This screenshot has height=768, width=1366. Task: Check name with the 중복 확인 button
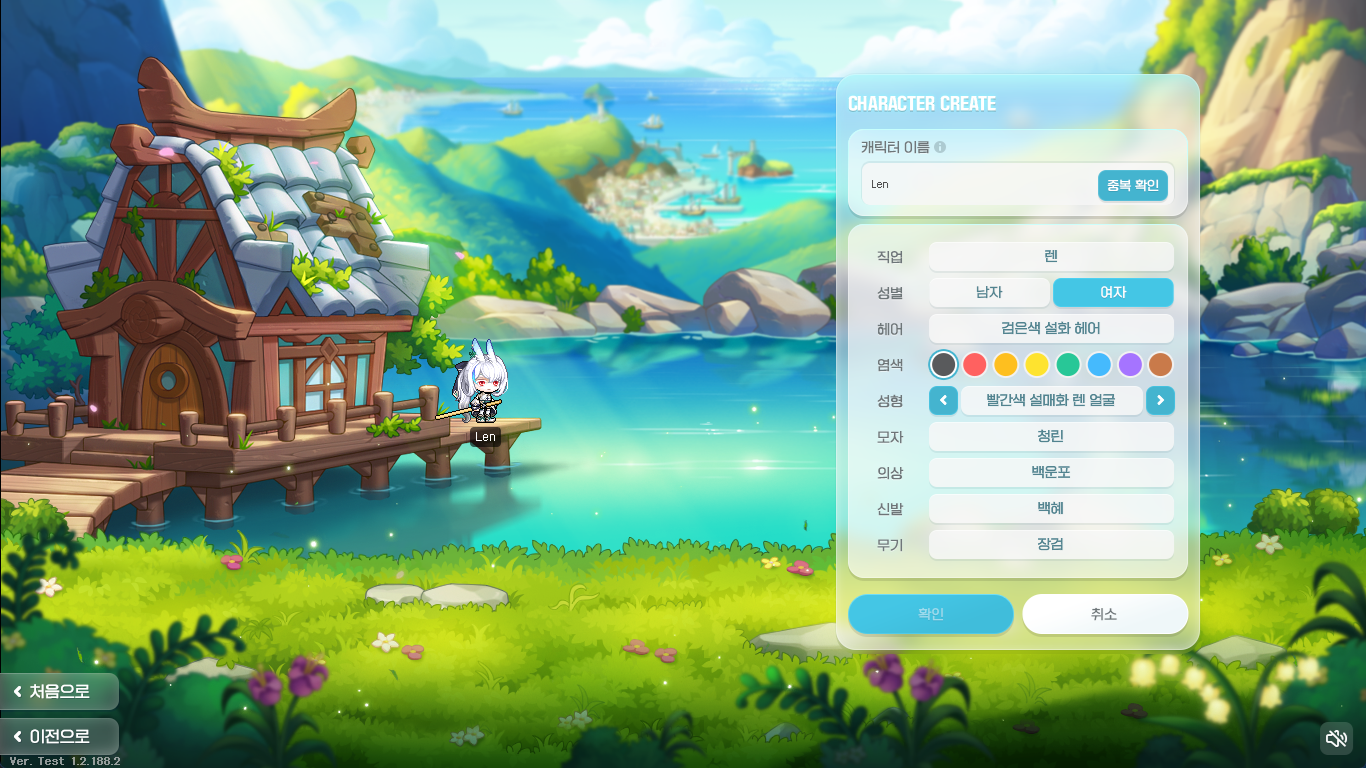tap(1133, 185)
